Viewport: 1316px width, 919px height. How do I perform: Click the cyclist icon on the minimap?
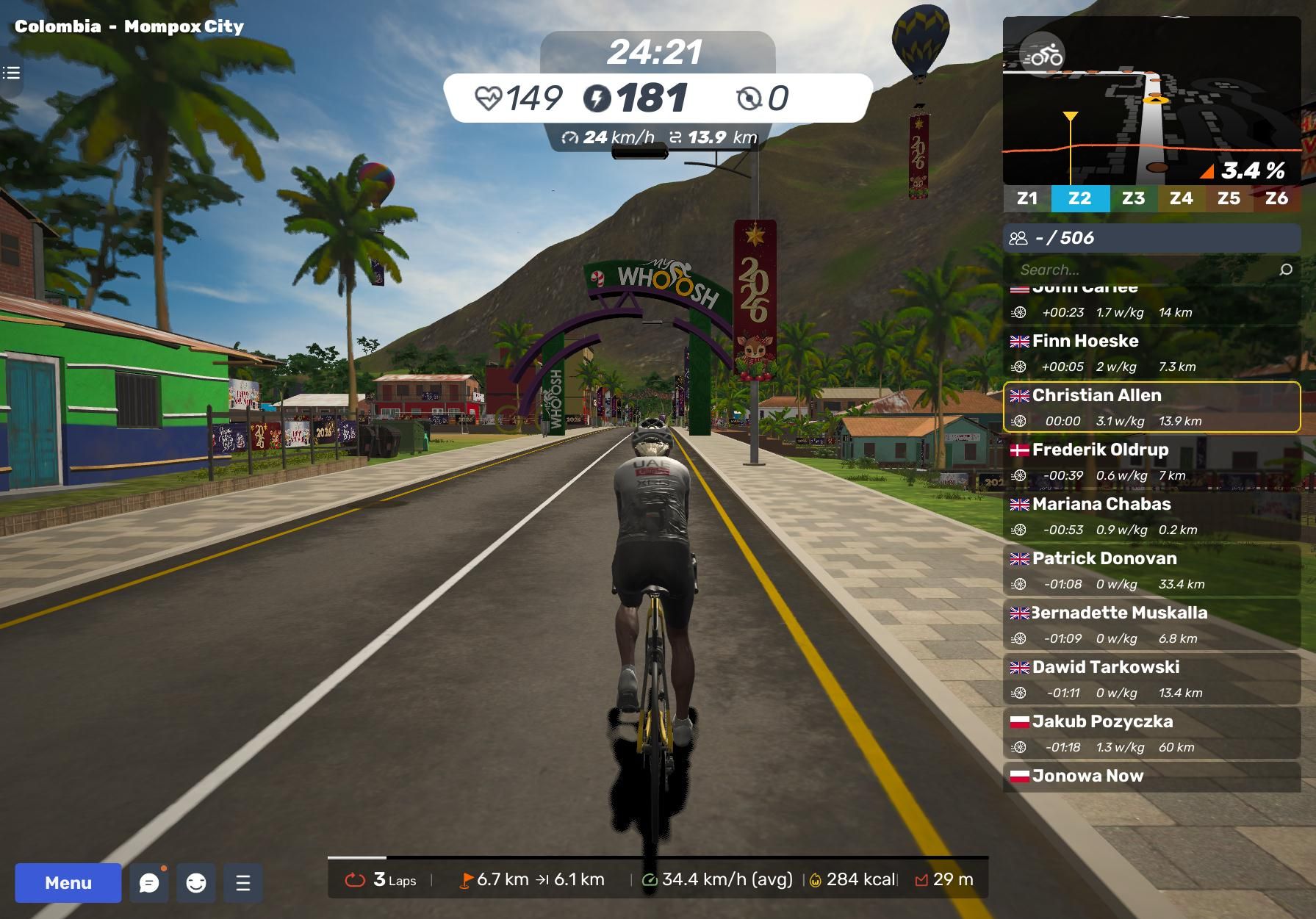point(1043,55)
